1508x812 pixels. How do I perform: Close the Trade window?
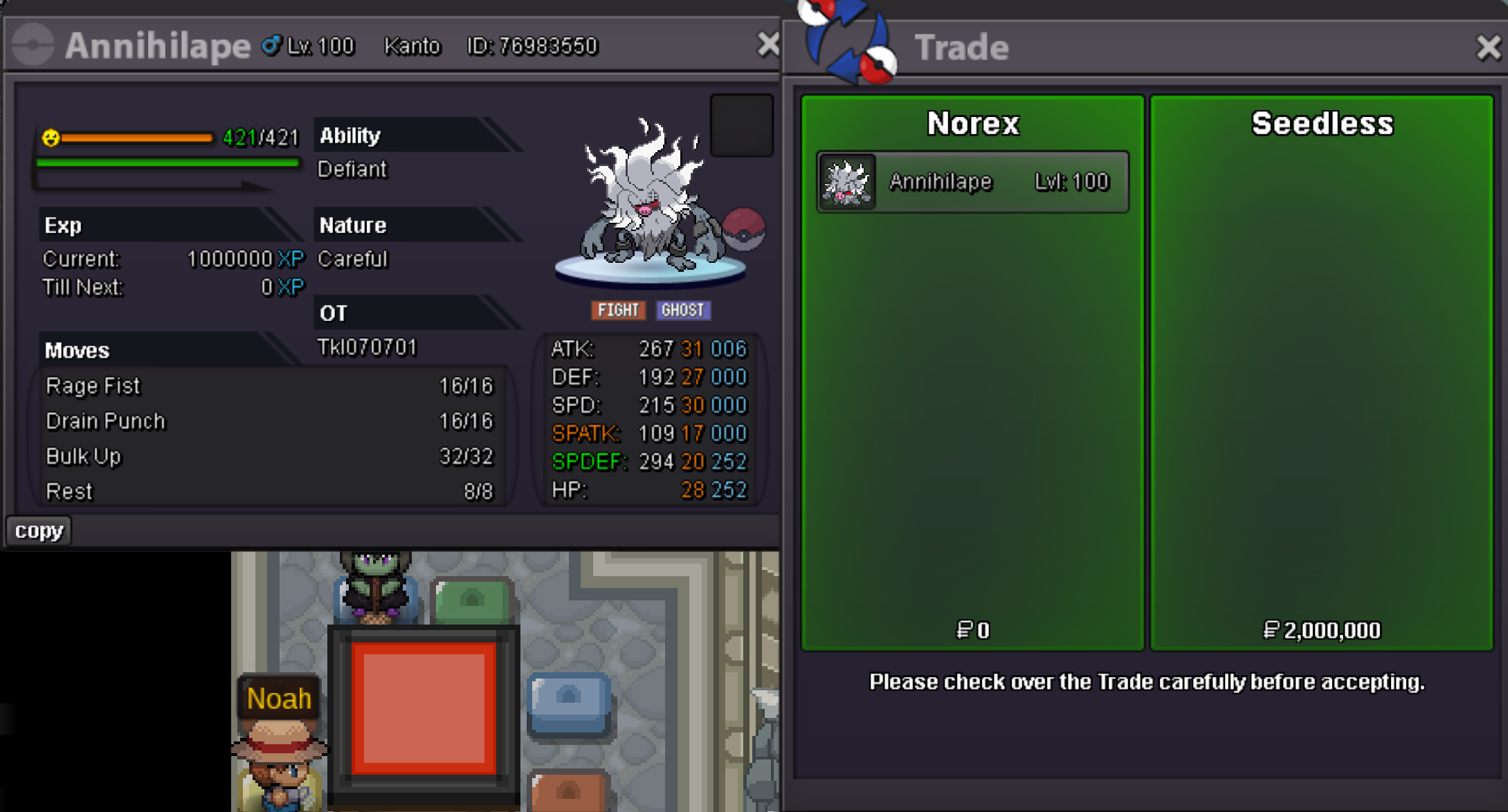[1488, 48]
